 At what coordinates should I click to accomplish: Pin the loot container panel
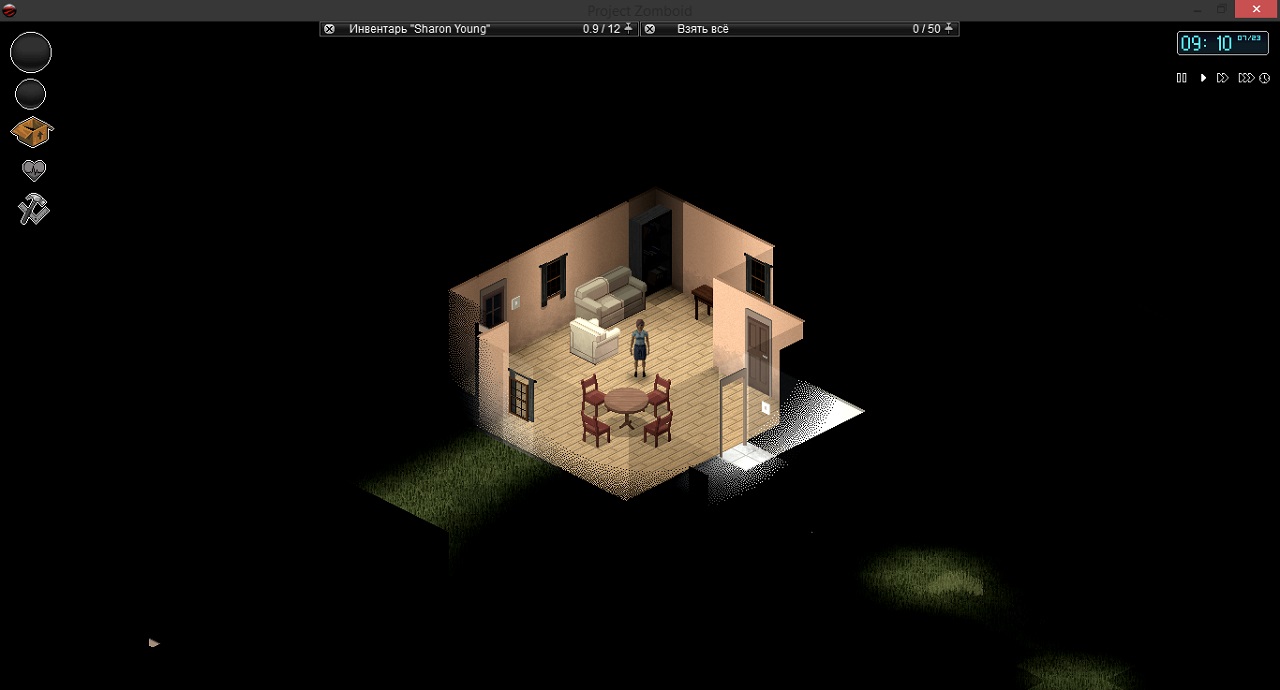click(949, 29)
